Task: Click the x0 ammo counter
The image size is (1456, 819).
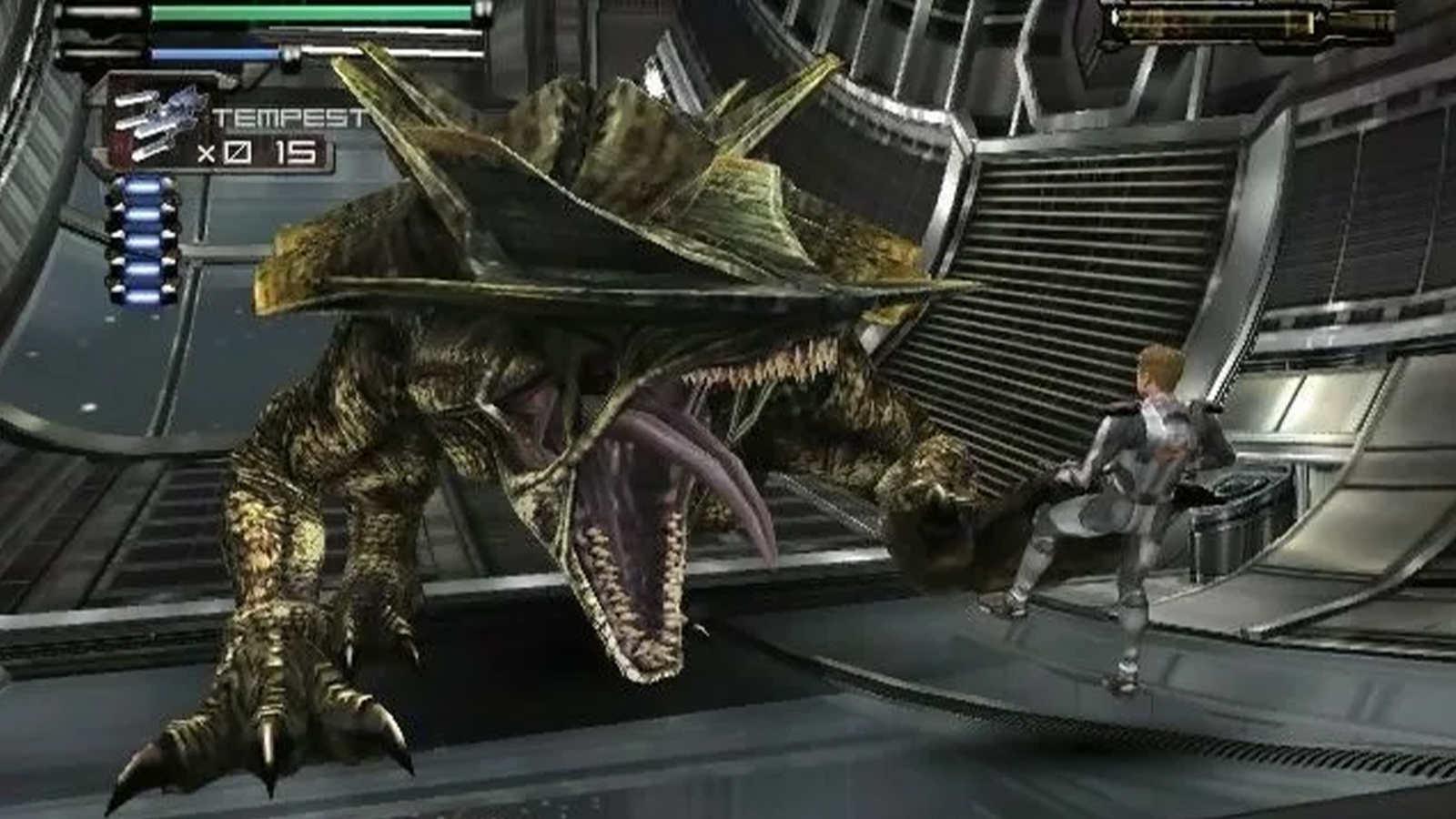Action: [225, 152]
